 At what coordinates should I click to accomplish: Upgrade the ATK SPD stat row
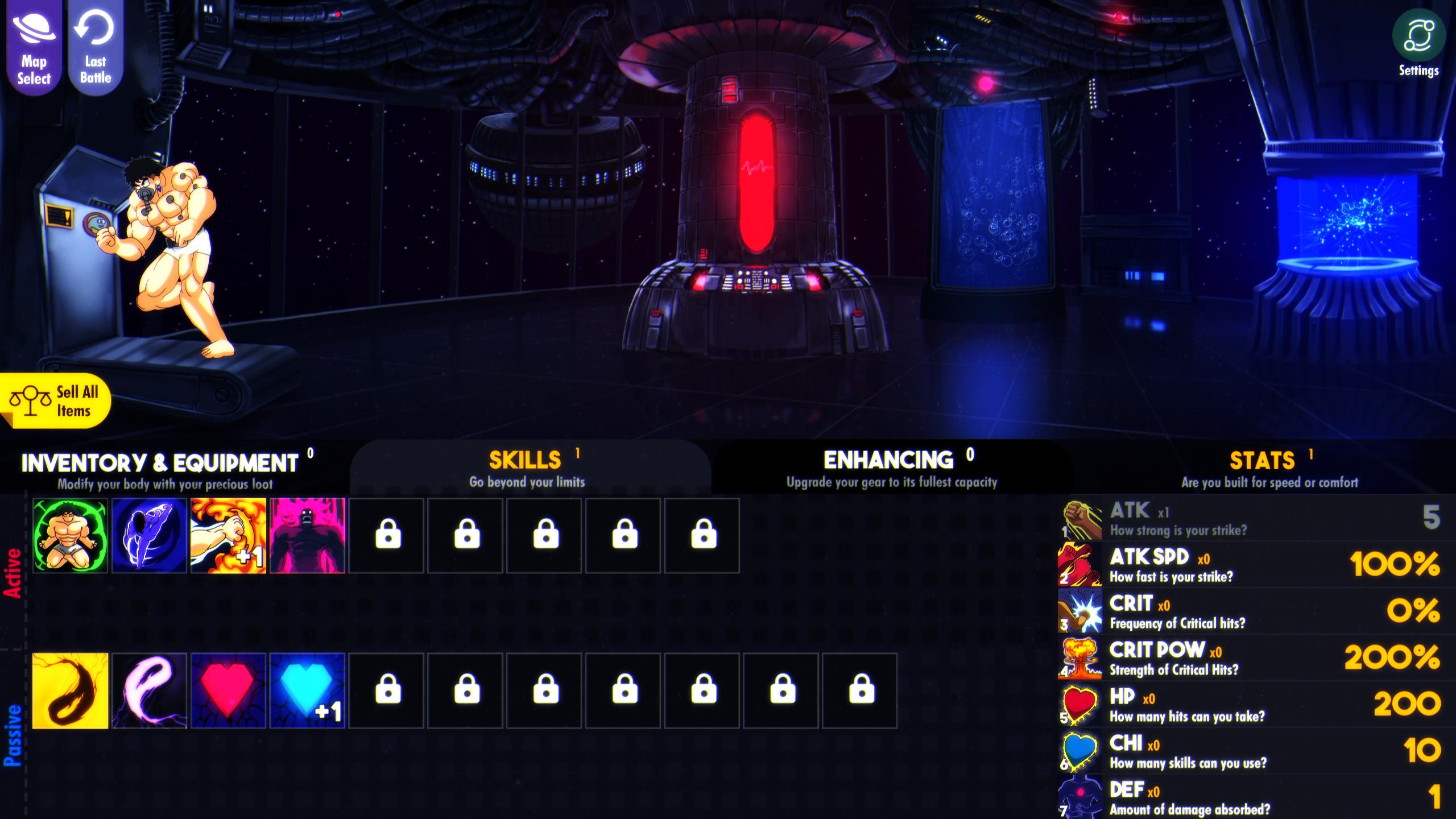(x=1251, y=564)
